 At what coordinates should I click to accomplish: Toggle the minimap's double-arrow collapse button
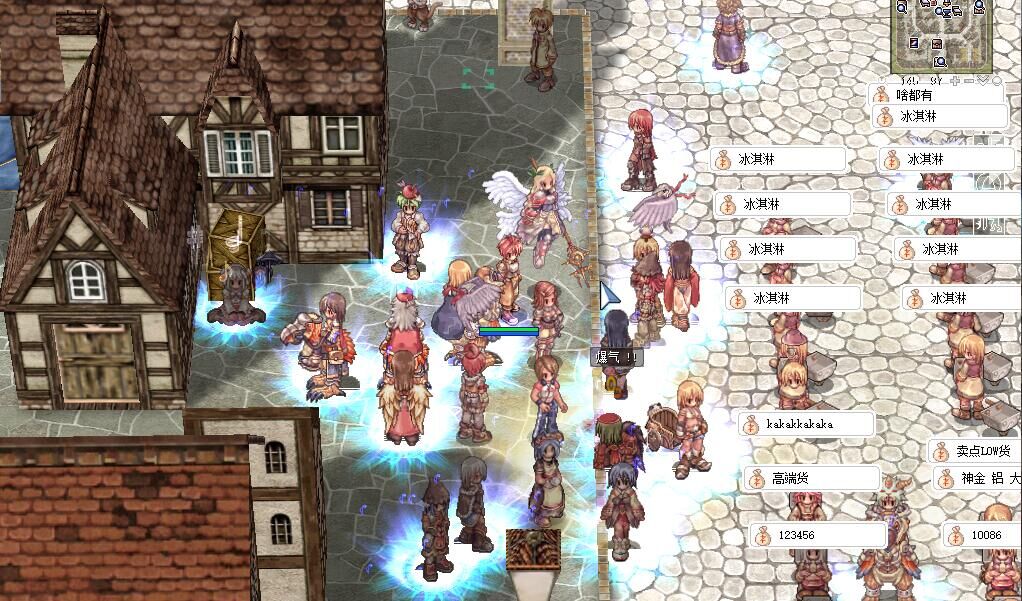983,80
